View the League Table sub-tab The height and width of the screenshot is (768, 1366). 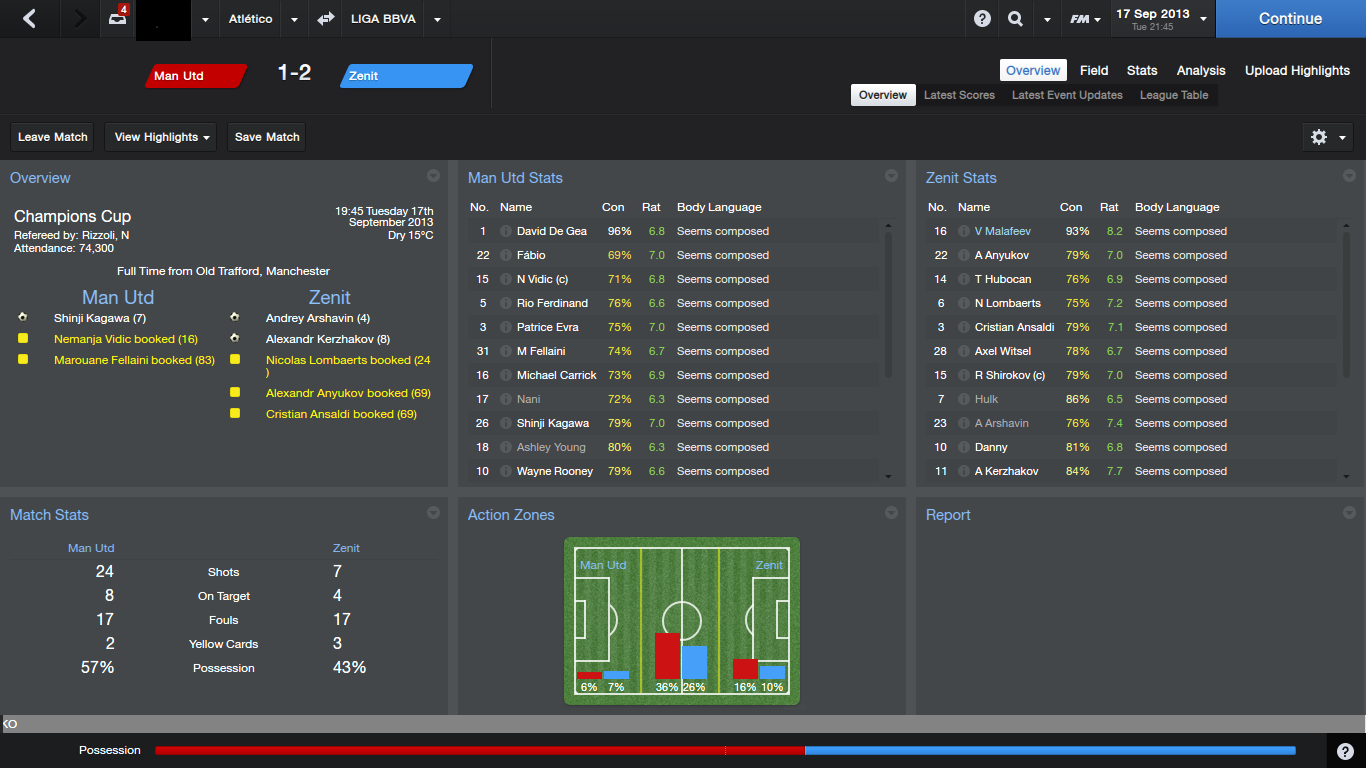(1174, 95)
